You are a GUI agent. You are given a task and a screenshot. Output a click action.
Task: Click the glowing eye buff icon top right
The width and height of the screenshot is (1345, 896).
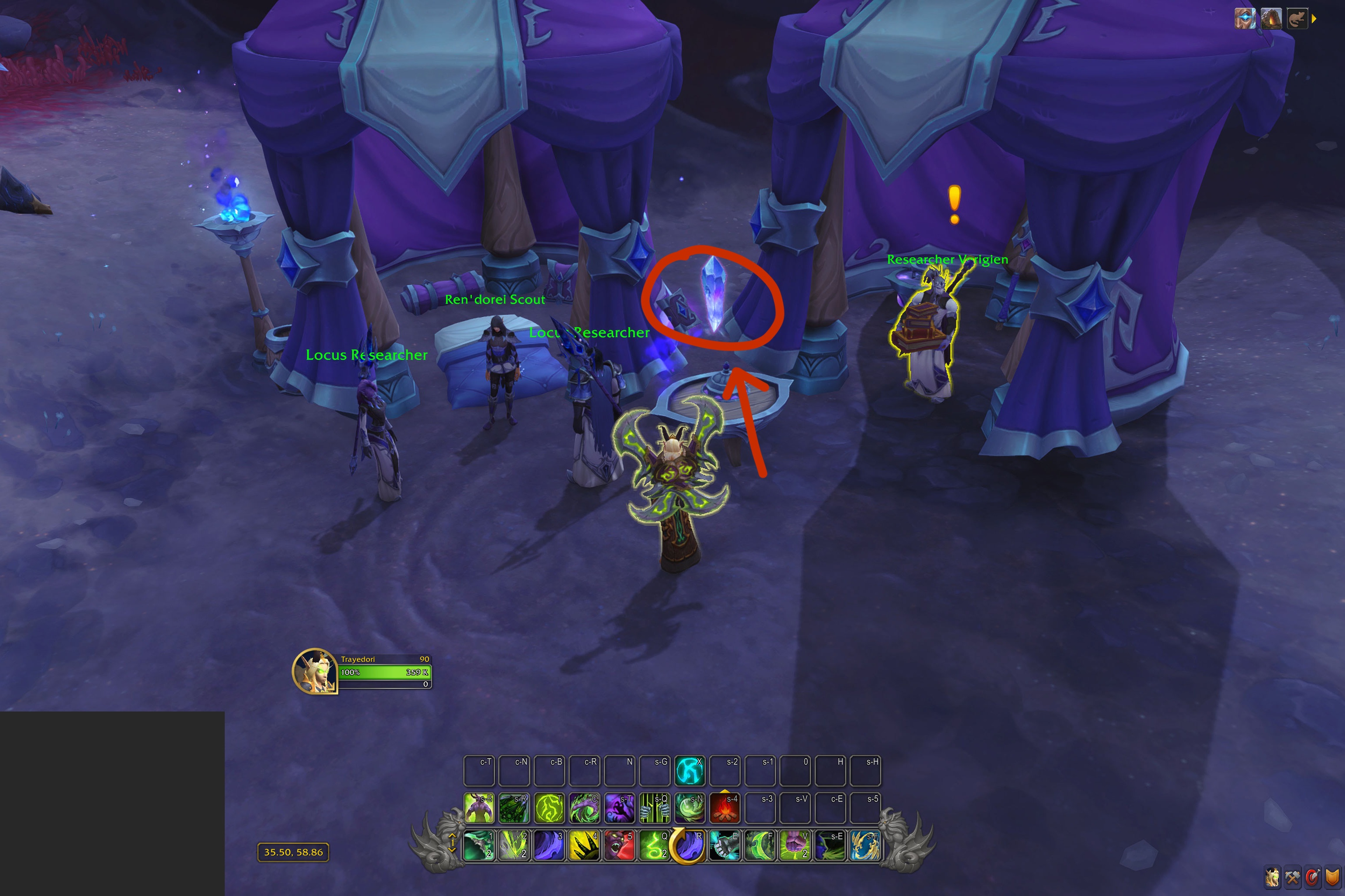[1245, 19]
